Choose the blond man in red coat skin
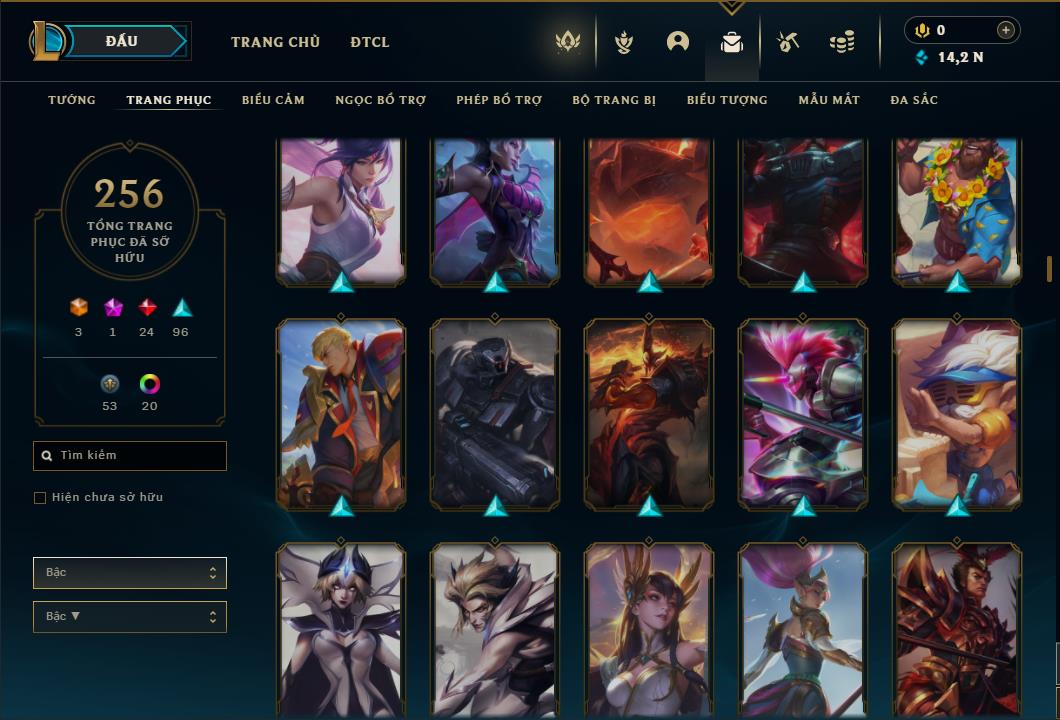 point(341,414)
